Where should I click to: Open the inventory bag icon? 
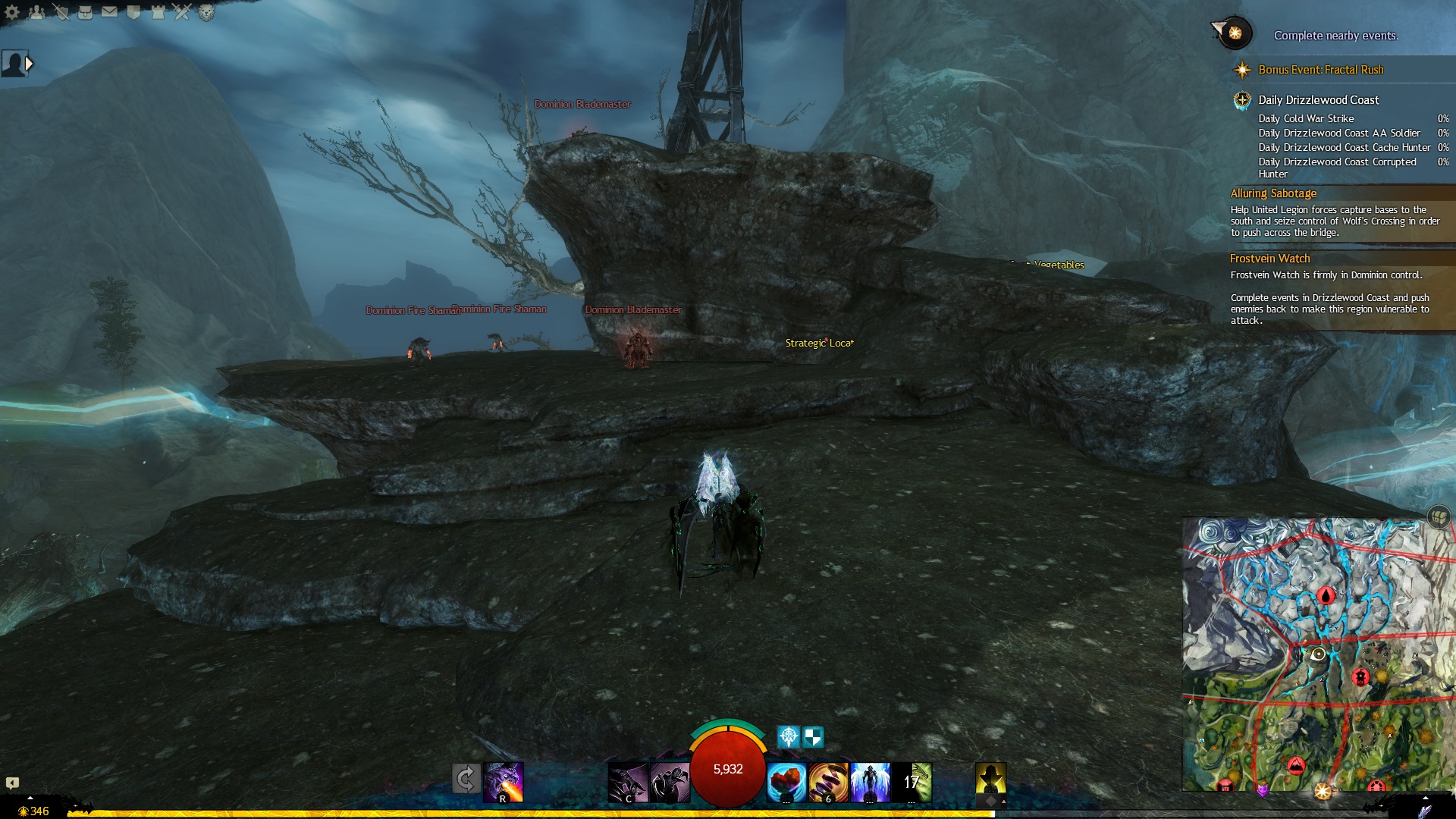[x=85, y=12]
